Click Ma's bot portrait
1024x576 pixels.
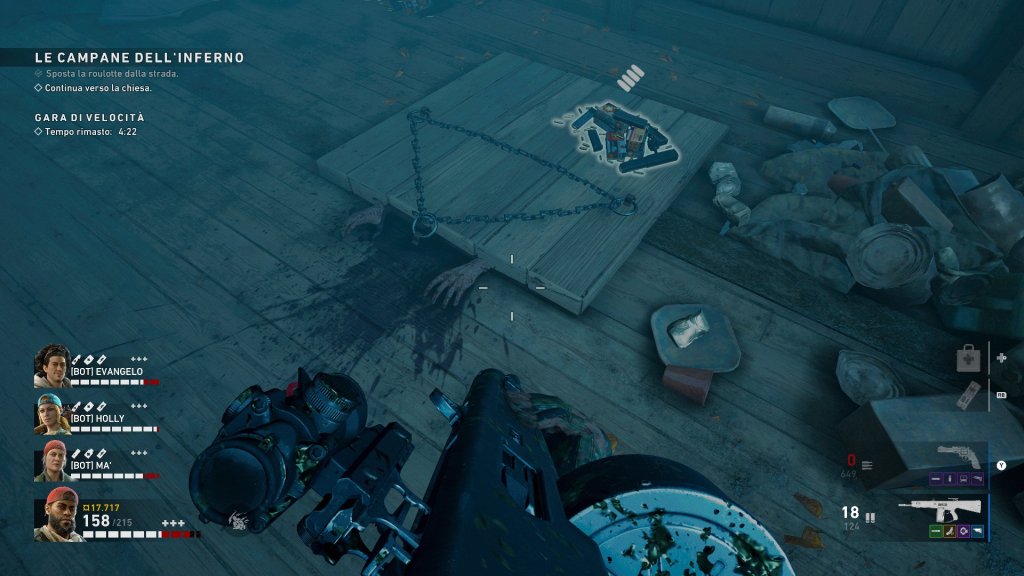click(x=52, y=460)
